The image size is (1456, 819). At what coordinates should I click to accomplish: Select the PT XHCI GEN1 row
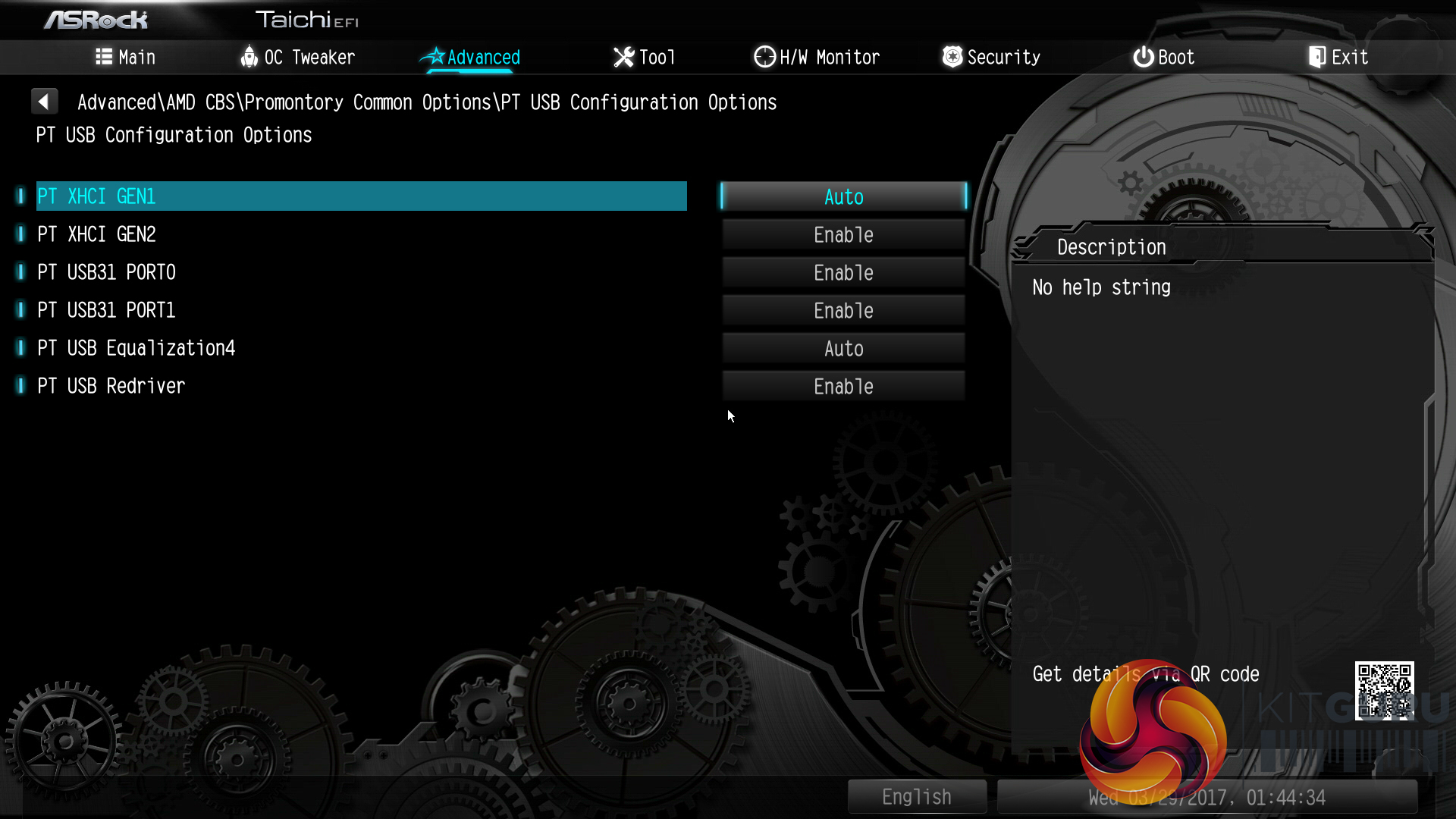tap(361, 196)
